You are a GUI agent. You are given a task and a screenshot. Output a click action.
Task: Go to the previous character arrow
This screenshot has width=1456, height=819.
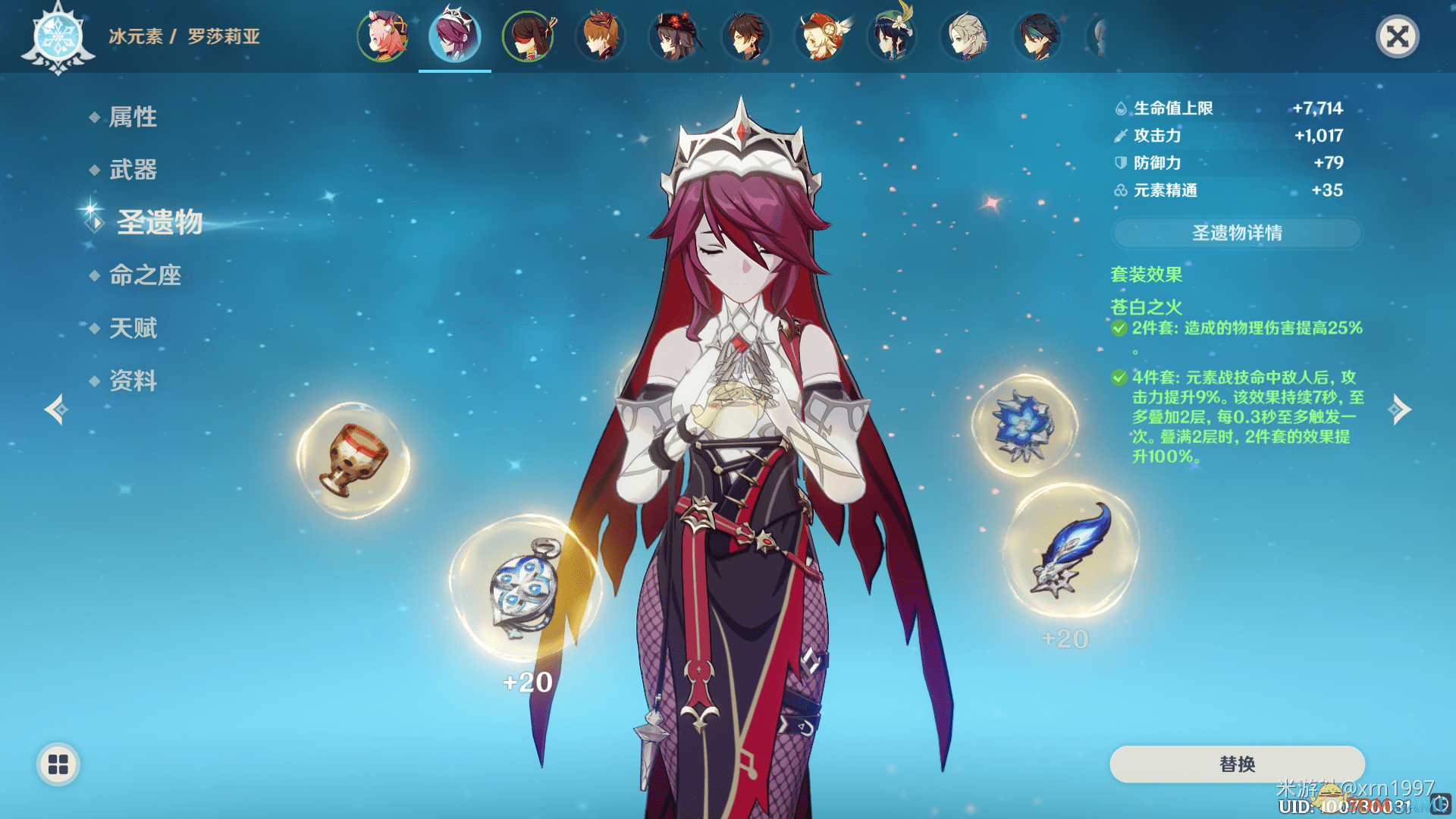tap(56, 409)
